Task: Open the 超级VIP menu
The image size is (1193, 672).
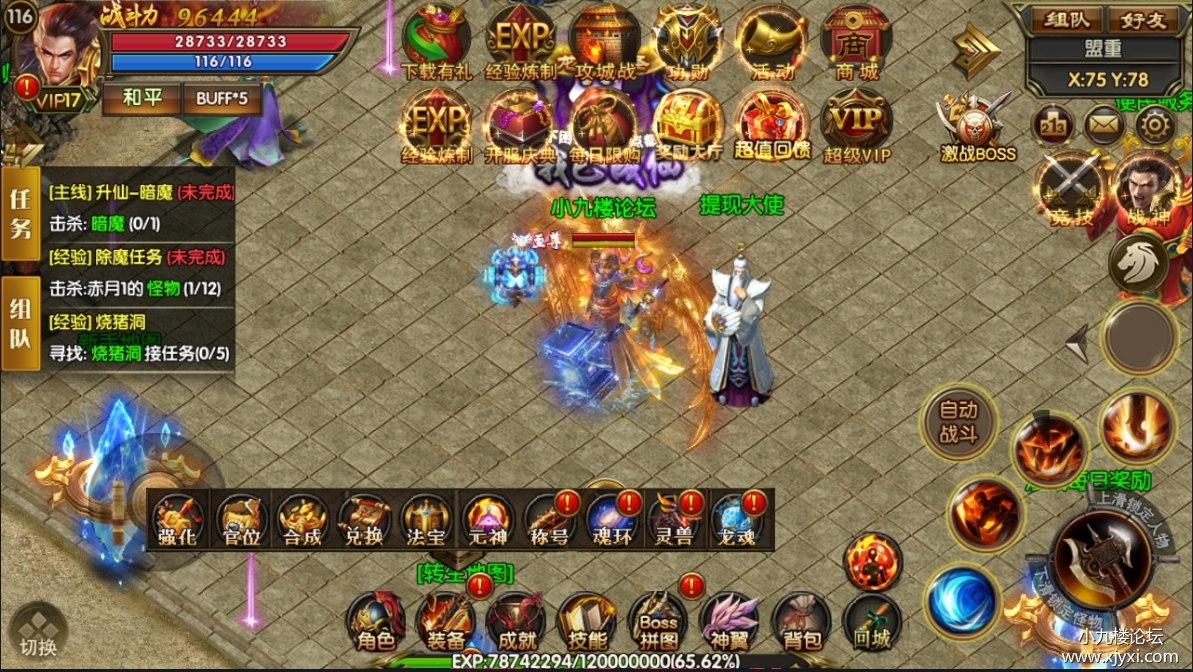Action: [x=856, y=125]
